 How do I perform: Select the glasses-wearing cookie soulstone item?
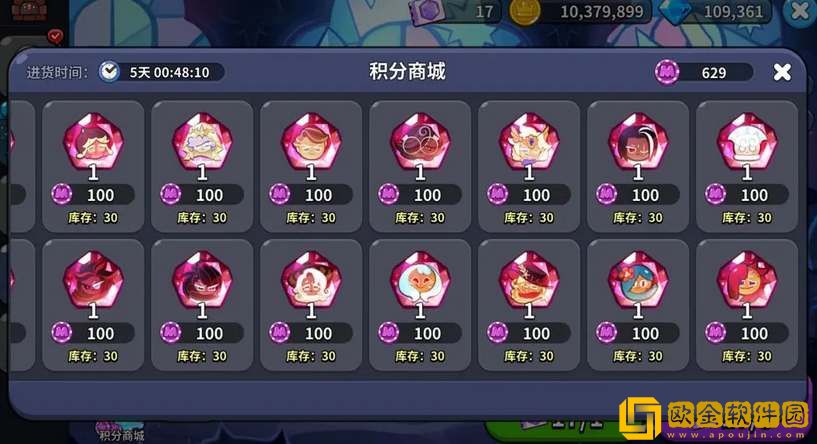[x=419, y=141]
